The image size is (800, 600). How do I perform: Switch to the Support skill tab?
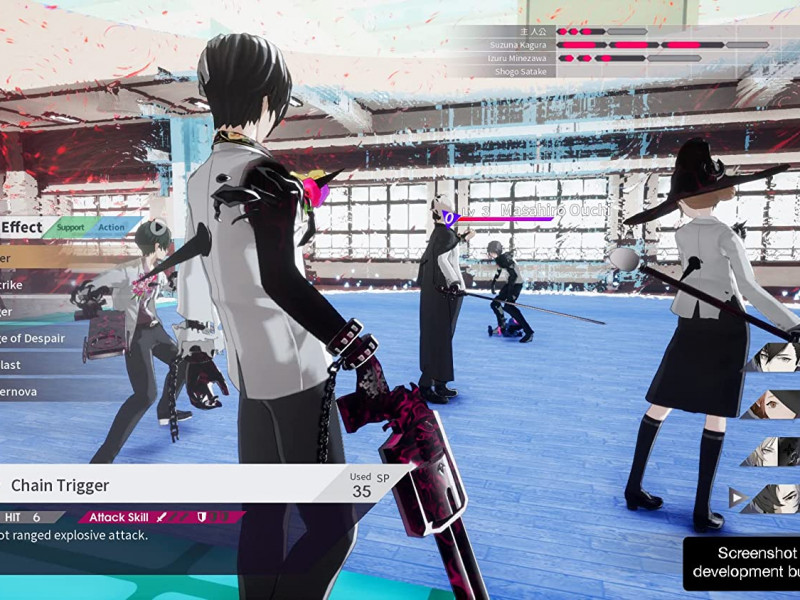pyautogui.click(x=70, y=228)
